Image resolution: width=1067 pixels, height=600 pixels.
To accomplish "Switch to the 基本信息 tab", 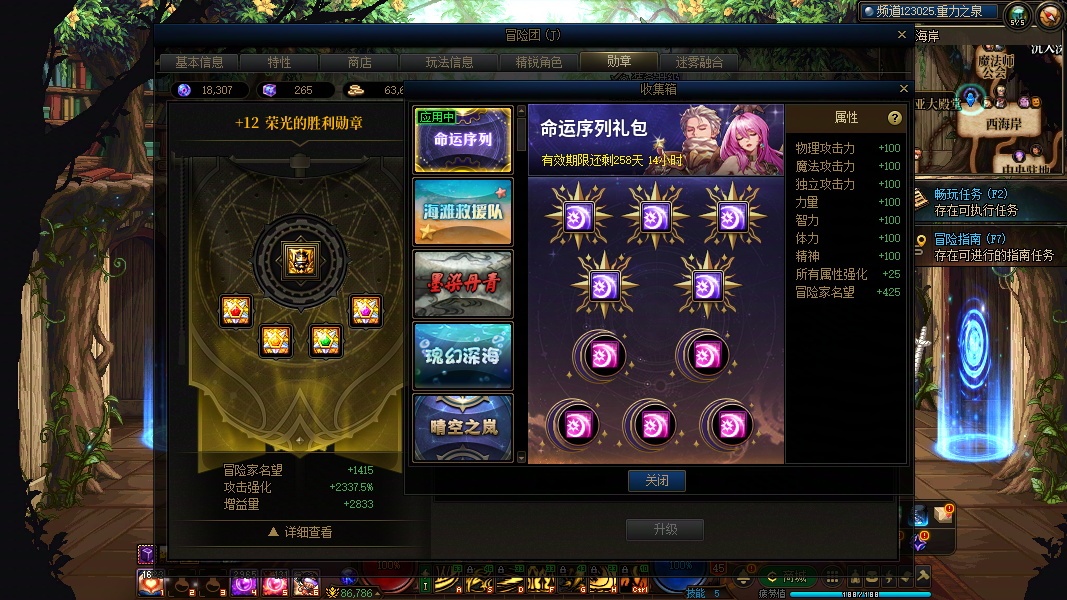I will 199,62.
